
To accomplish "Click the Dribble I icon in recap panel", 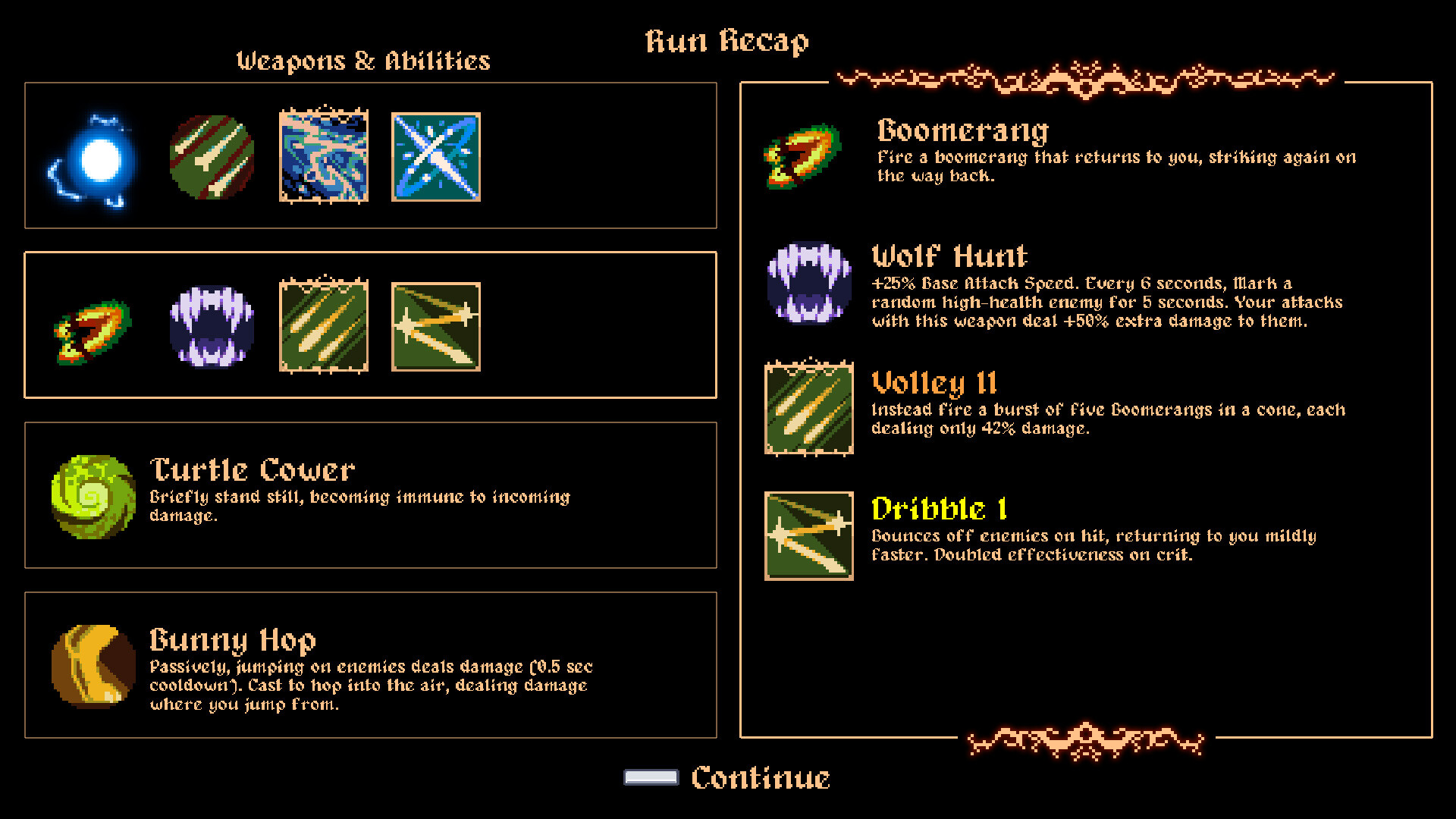I will point(808,531).
